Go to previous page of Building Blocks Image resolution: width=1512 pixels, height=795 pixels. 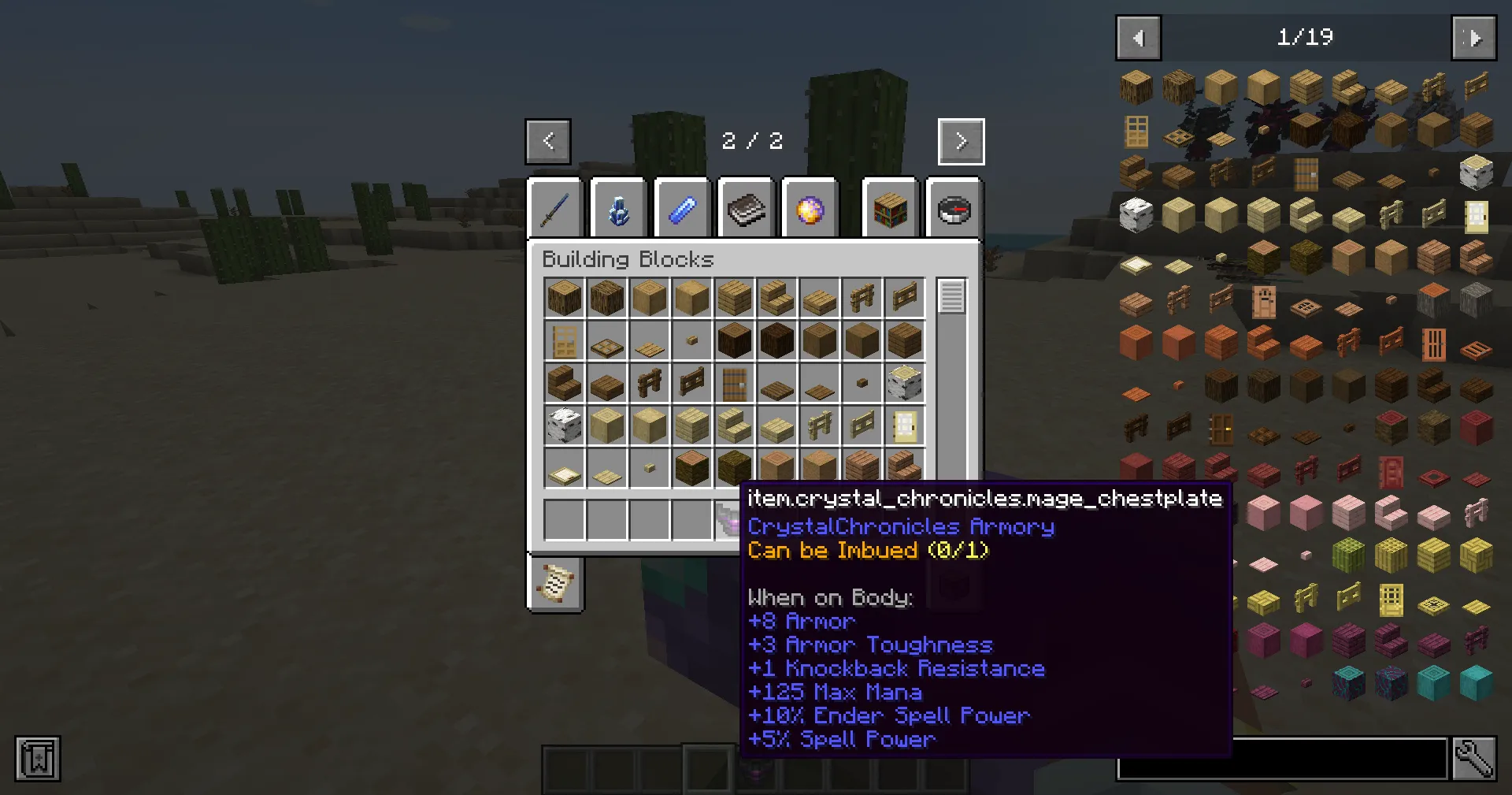tap(547, 141)
